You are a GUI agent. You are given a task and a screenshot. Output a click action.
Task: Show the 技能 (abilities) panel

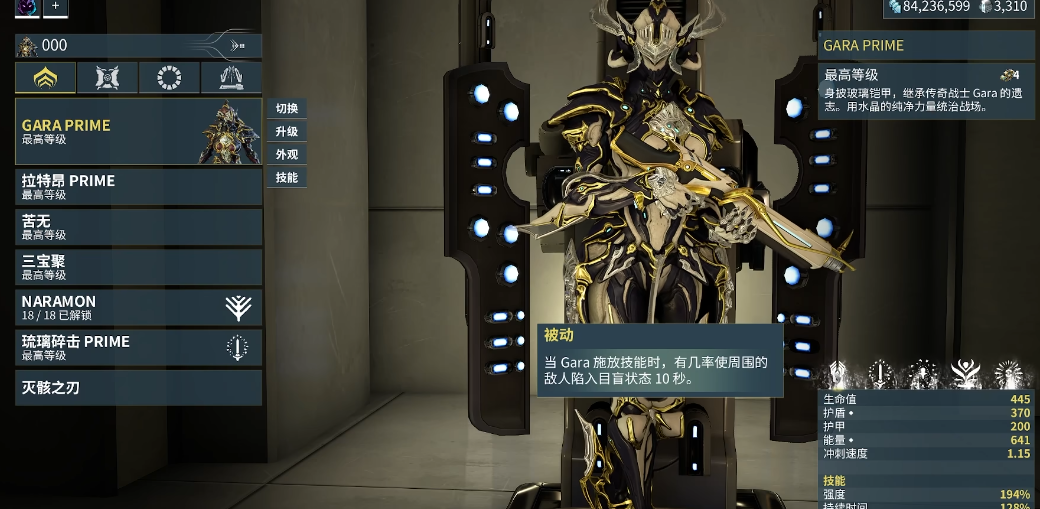pos(287,178)
